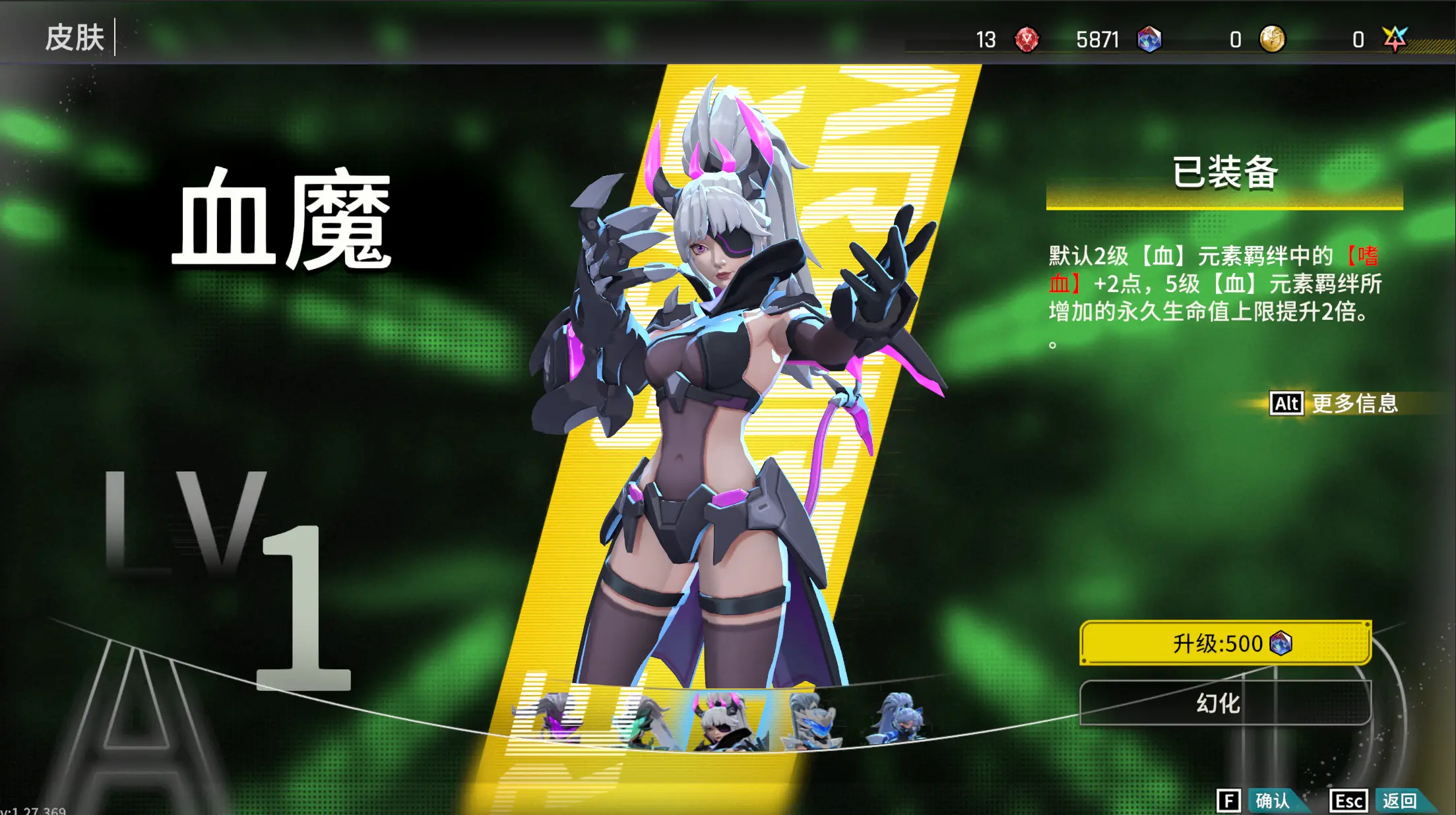Click the pink star currency icon
The height and width of the screenshot is (815, 1456).
1394,41
